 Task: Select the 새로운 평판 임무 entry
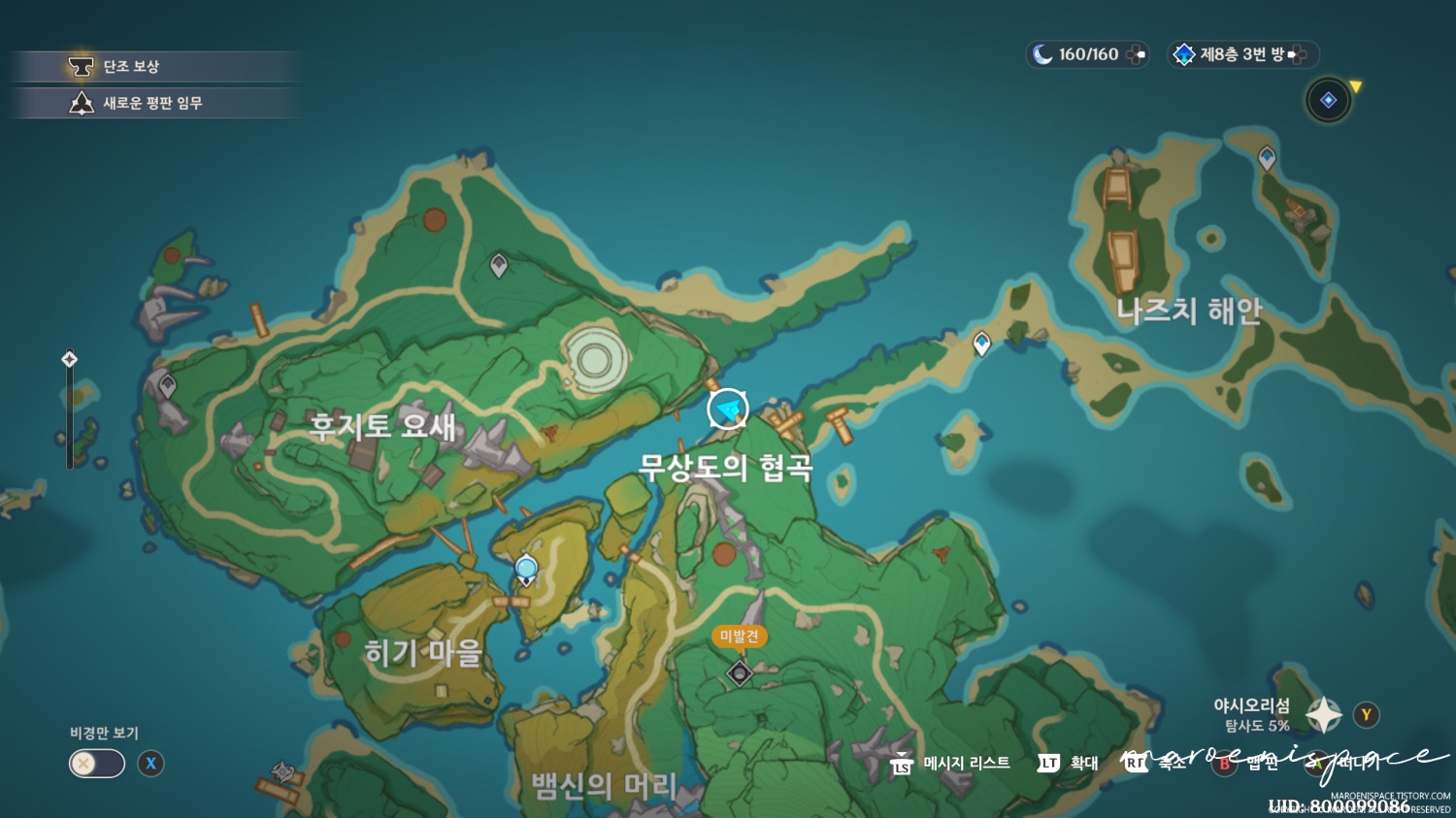click(x=155, y=103)
